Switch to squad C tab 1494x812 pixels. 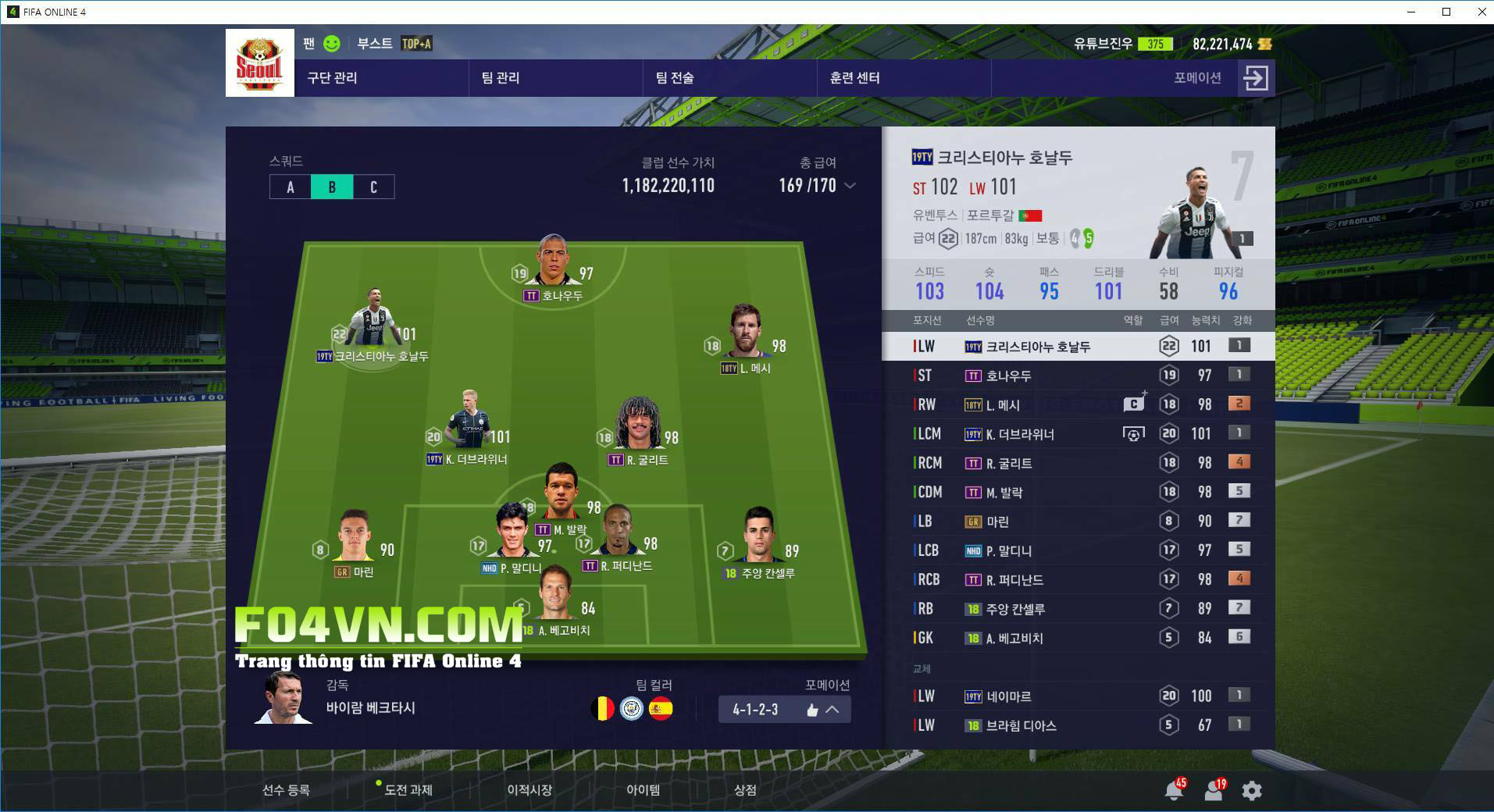[373, 187]
